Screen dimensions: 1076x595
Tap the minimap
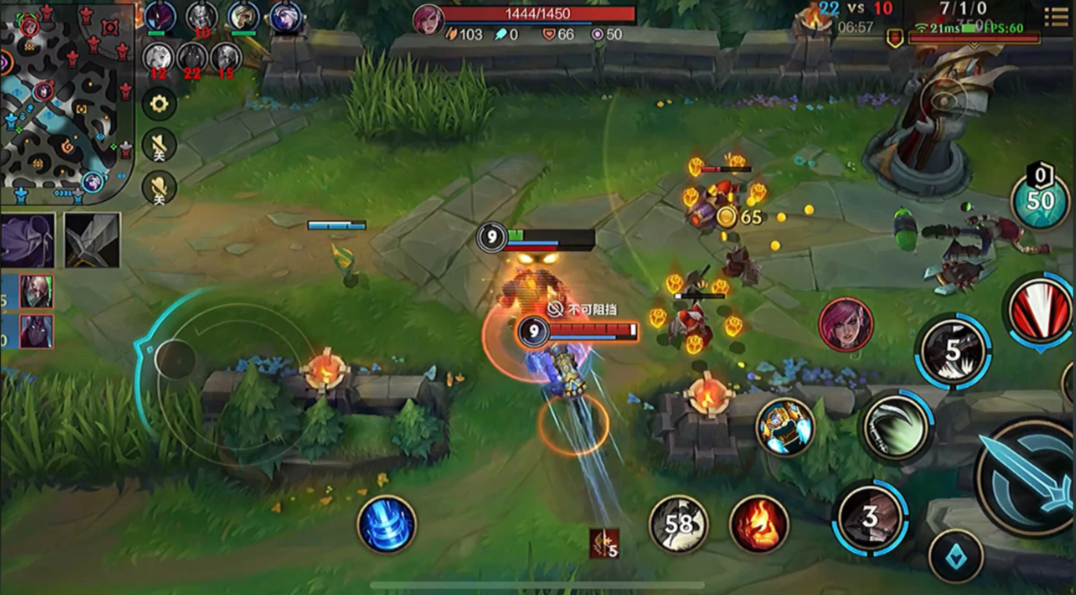click(66, 100)
